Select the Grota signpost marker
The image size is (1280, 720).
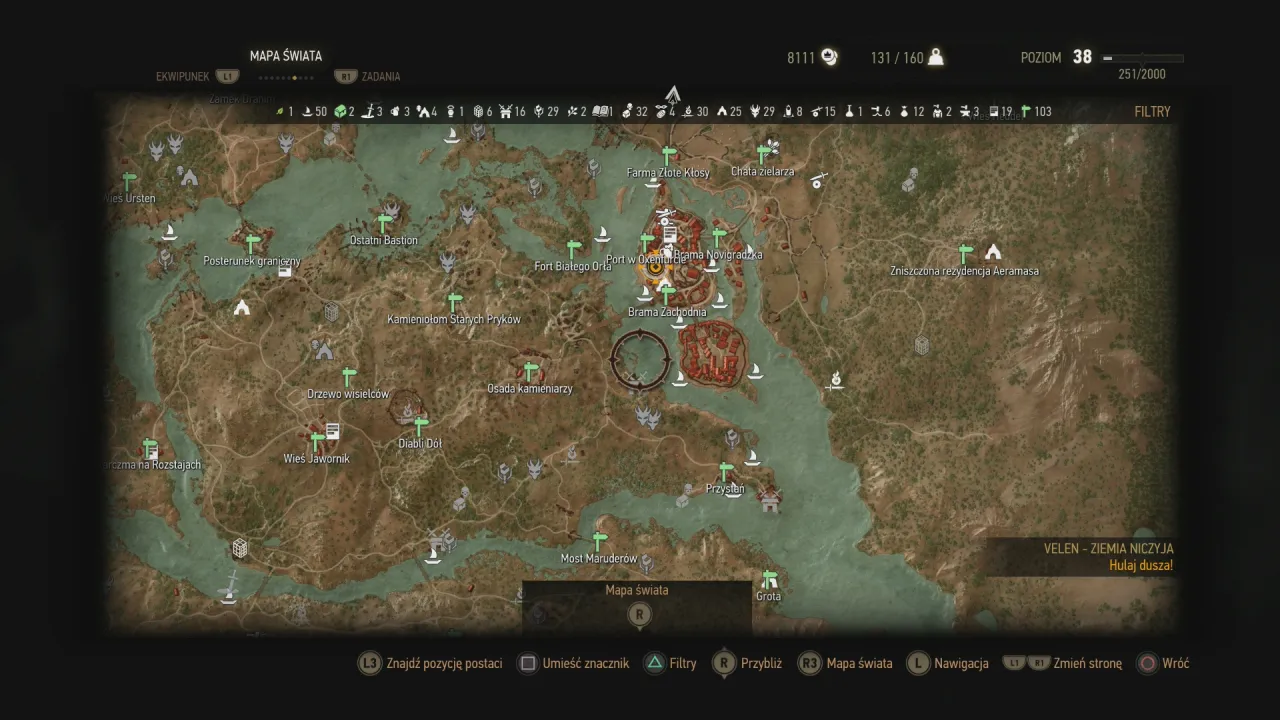point(769,580)
